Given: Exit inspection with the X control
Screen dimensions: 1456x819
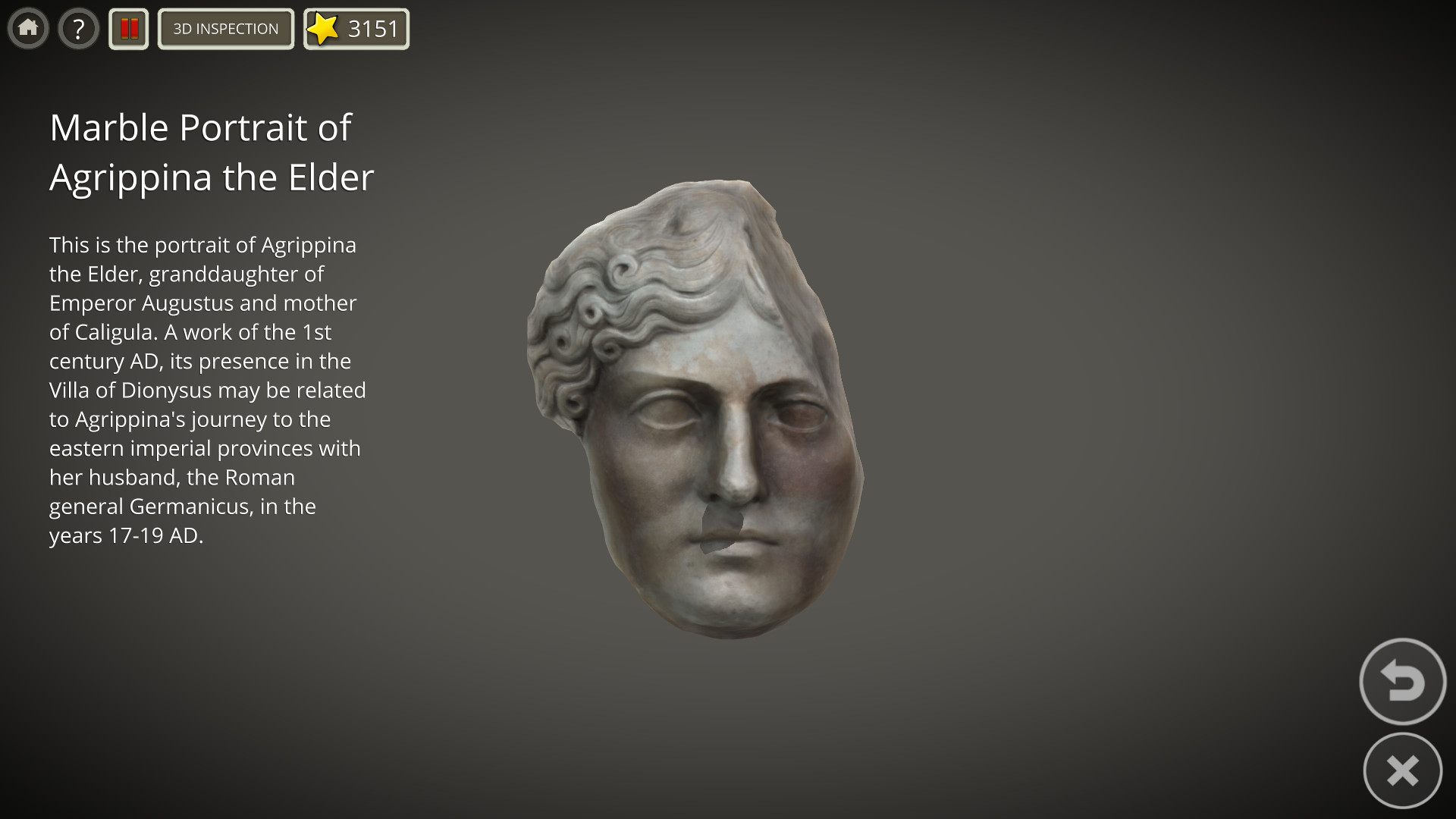Looking at the screenshot, I should 1402,770.
